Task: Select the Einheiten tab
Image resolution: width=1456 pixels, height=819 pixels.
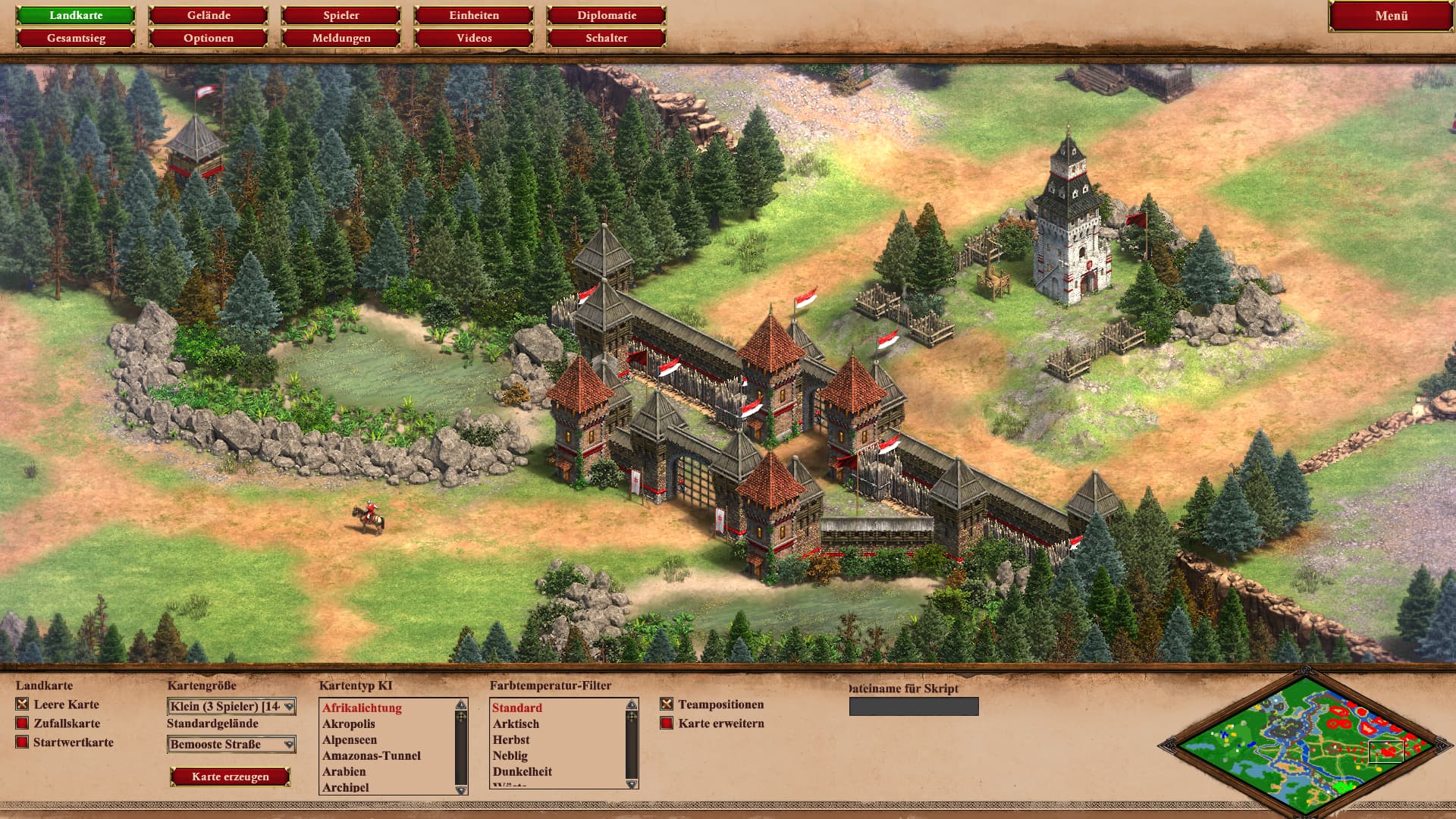Action: [474, 15]
